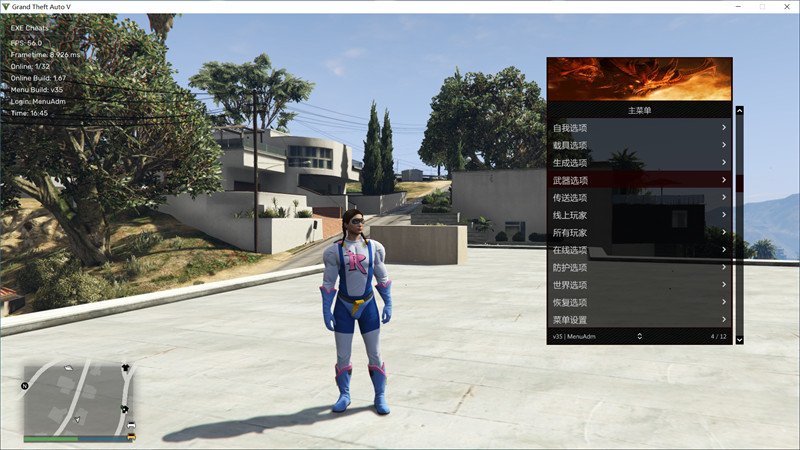Select the 世界选项 entry
800x450 pixels.
point(639,285)
